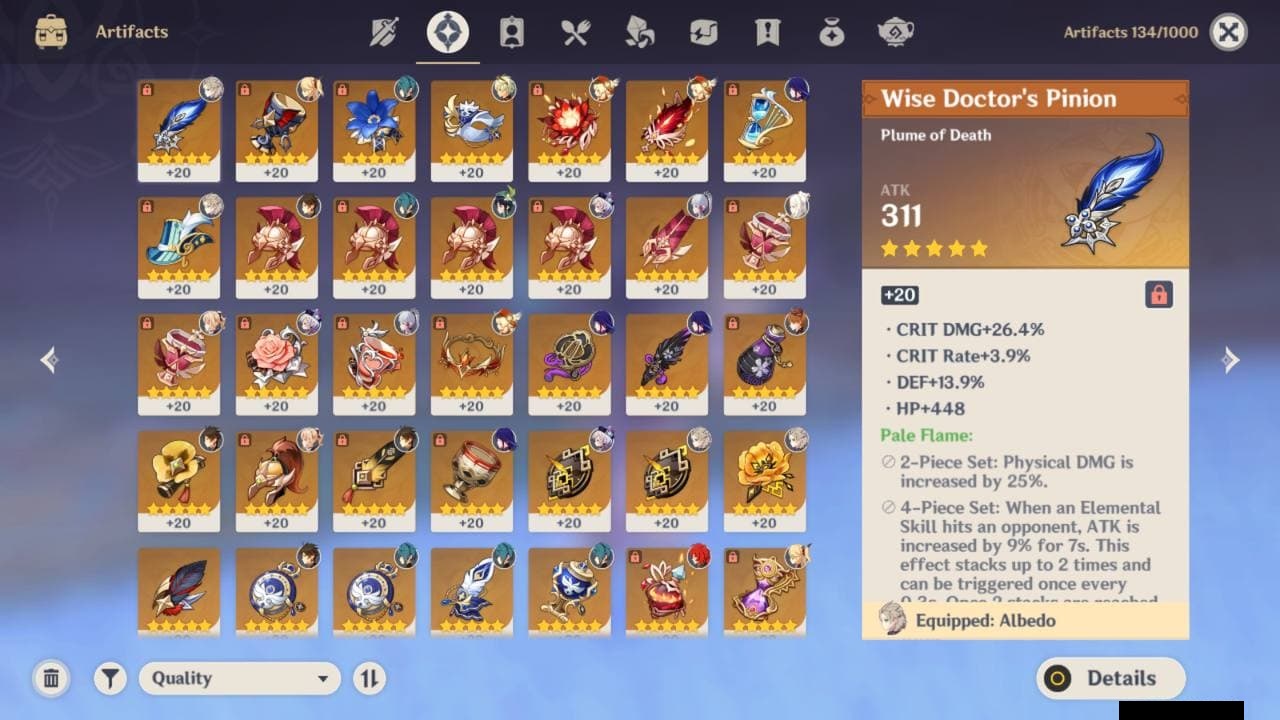Open the Furnishings teapot tab
Screen dimensions: 1280x720
point(895,33)
